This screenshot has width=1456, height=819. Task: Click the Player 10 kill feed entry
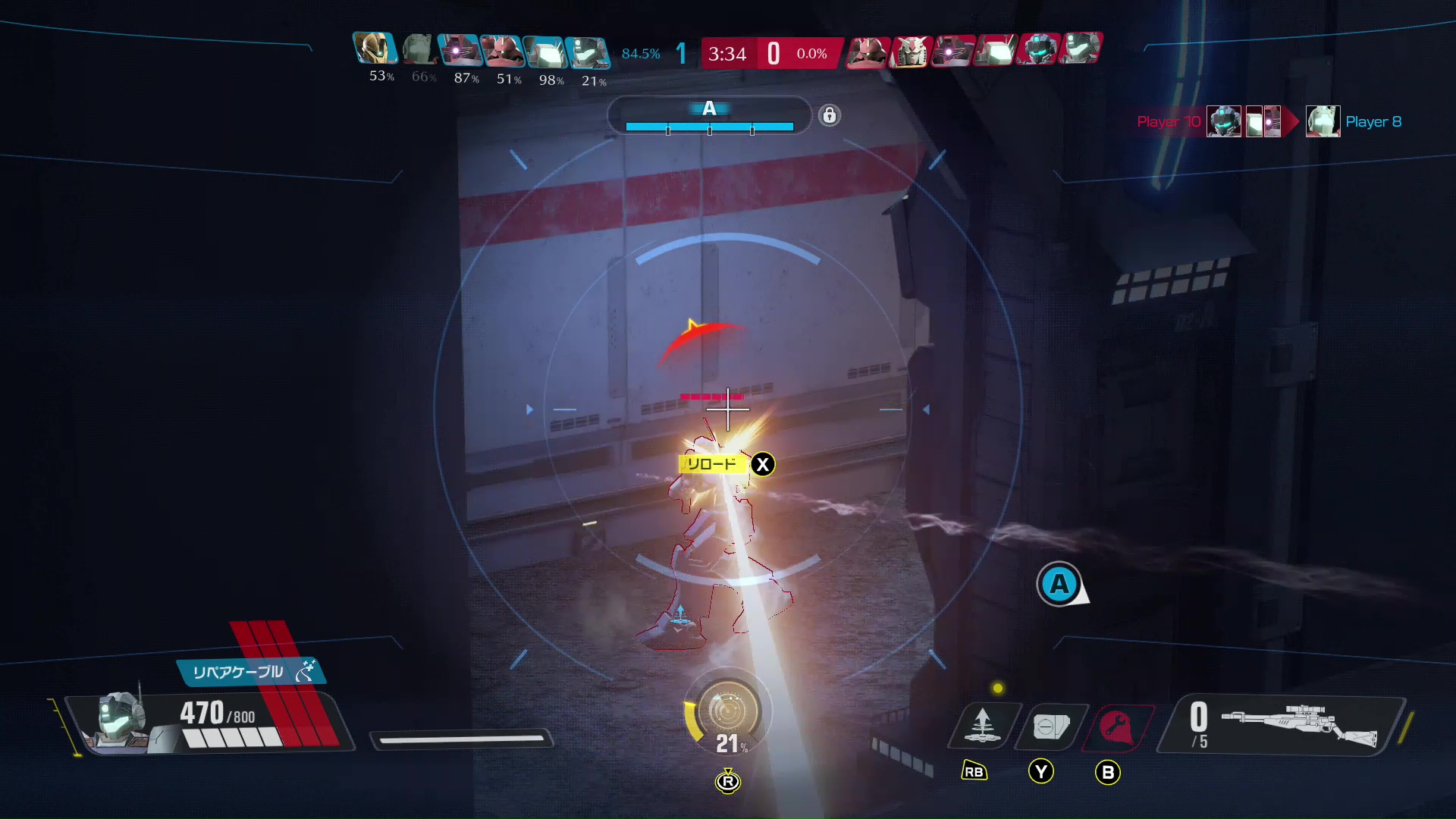point(1169,122)
